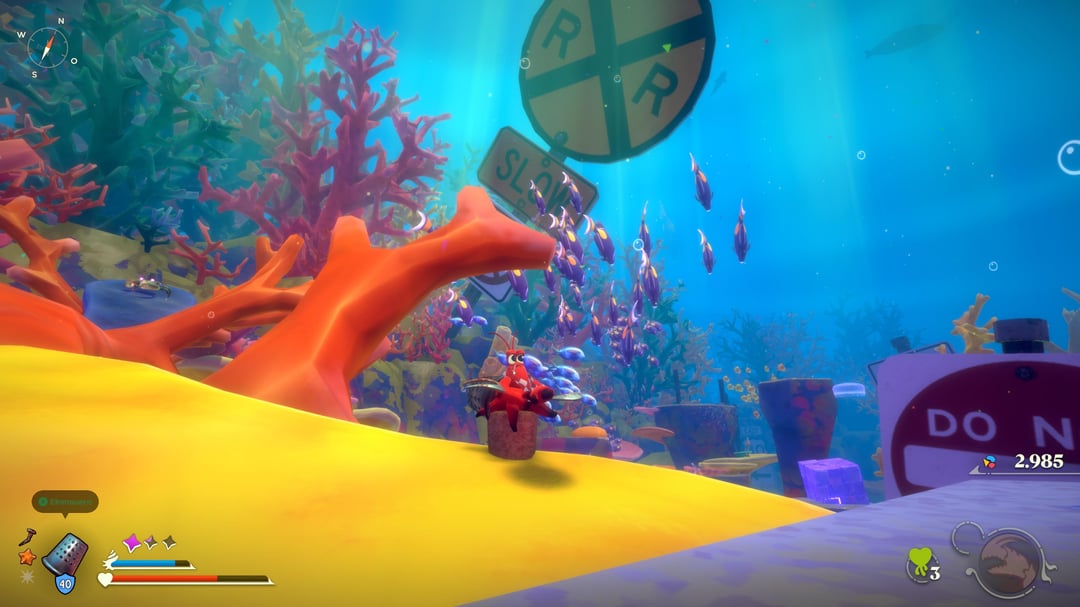The height and width of the screenshot is (607, 1080).
Task: Activate the round claw adaptation icon
Action: point(1003,562)
